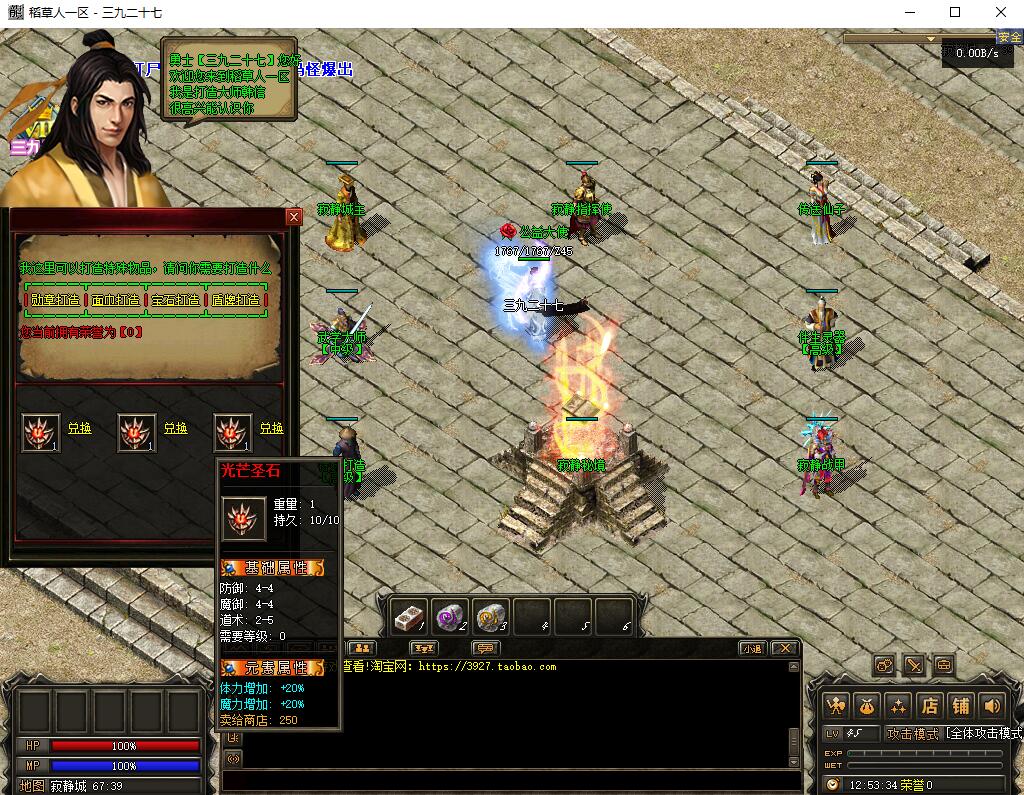The height and width of the screenshot is (795, 1024).
Task: Choose 勋章打造 medal forging option
Action: 55,299
